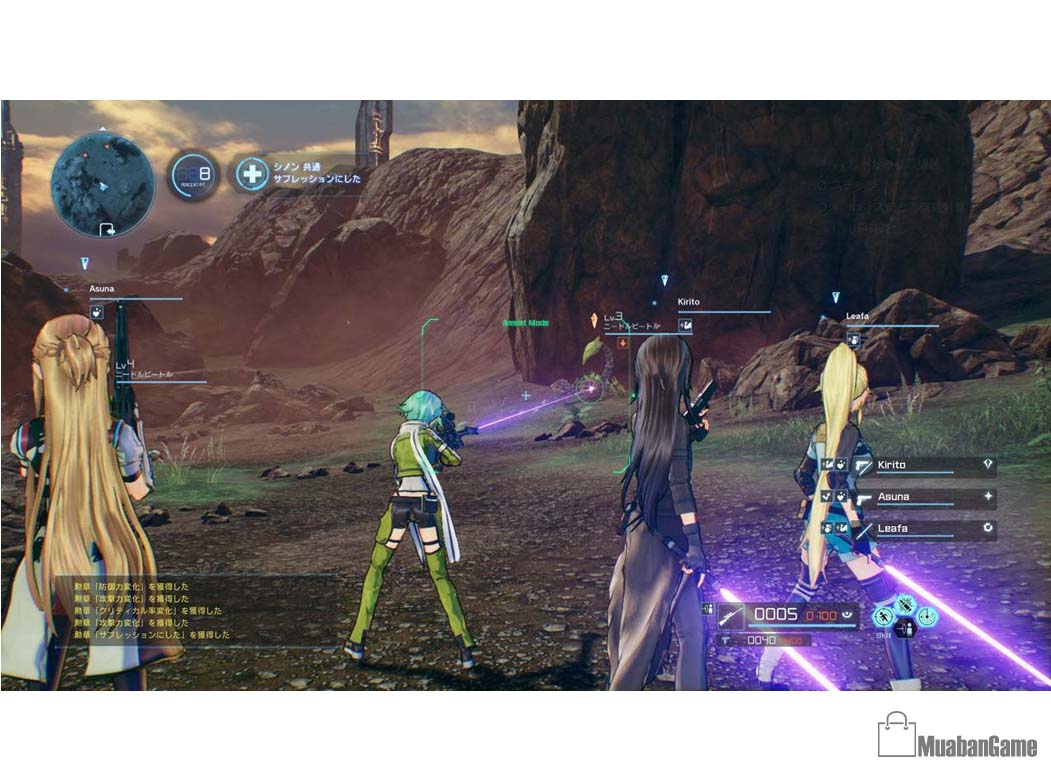Select the medal cross notification icon
Screen dimensions: 1051x780
click(x=252, y=173)
